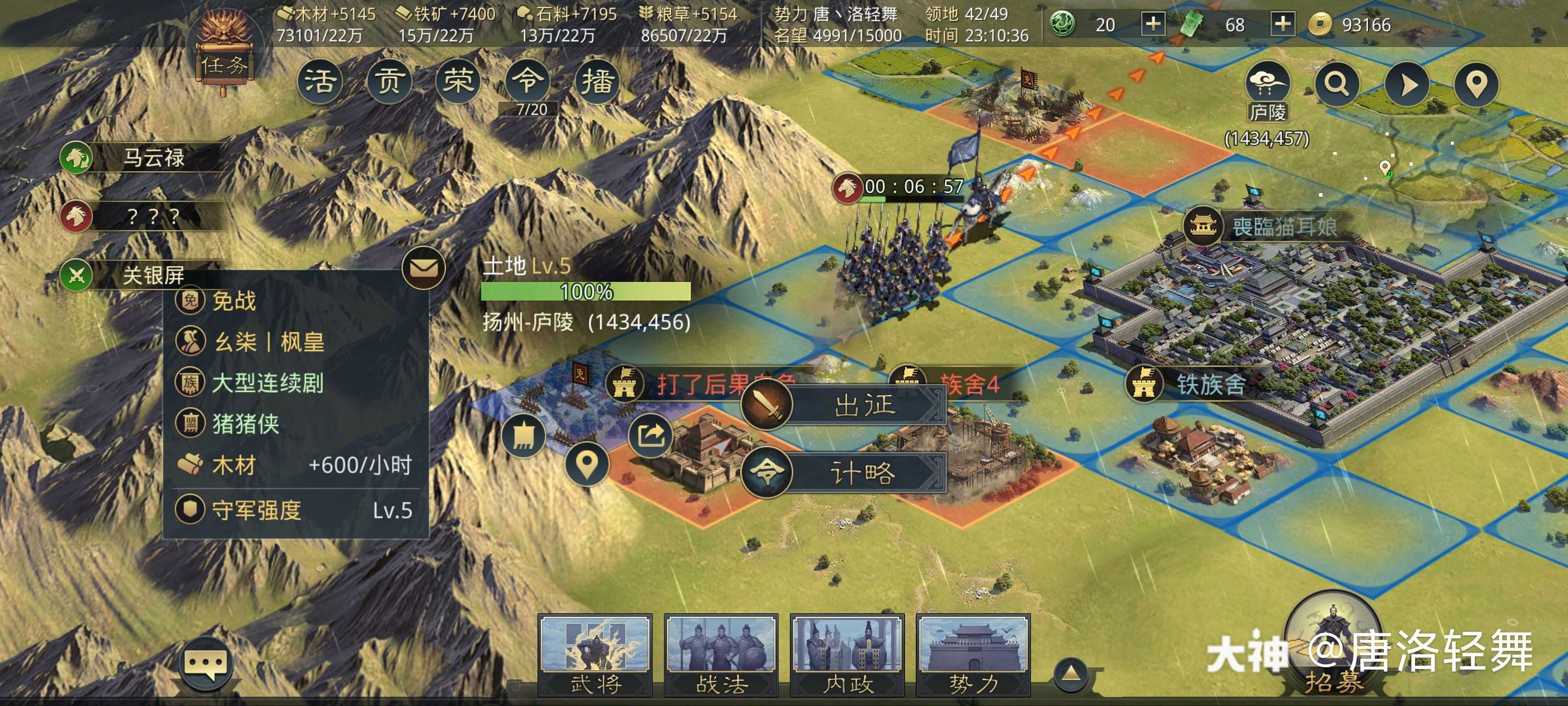Click the share arrow icon near the land
This screenshot has width=1568, height=706.
click(651, 435)
